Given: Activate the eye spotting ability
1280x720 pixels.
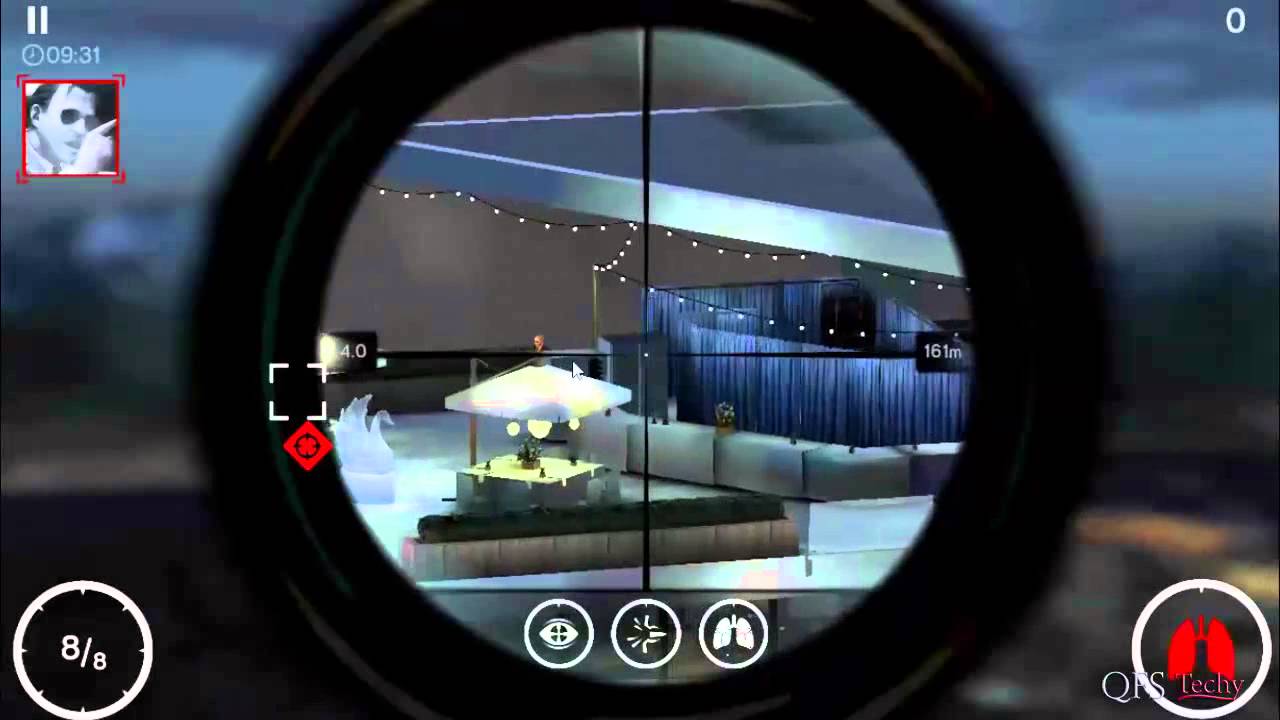Looking at the screenshot, I should coord(559,633).
